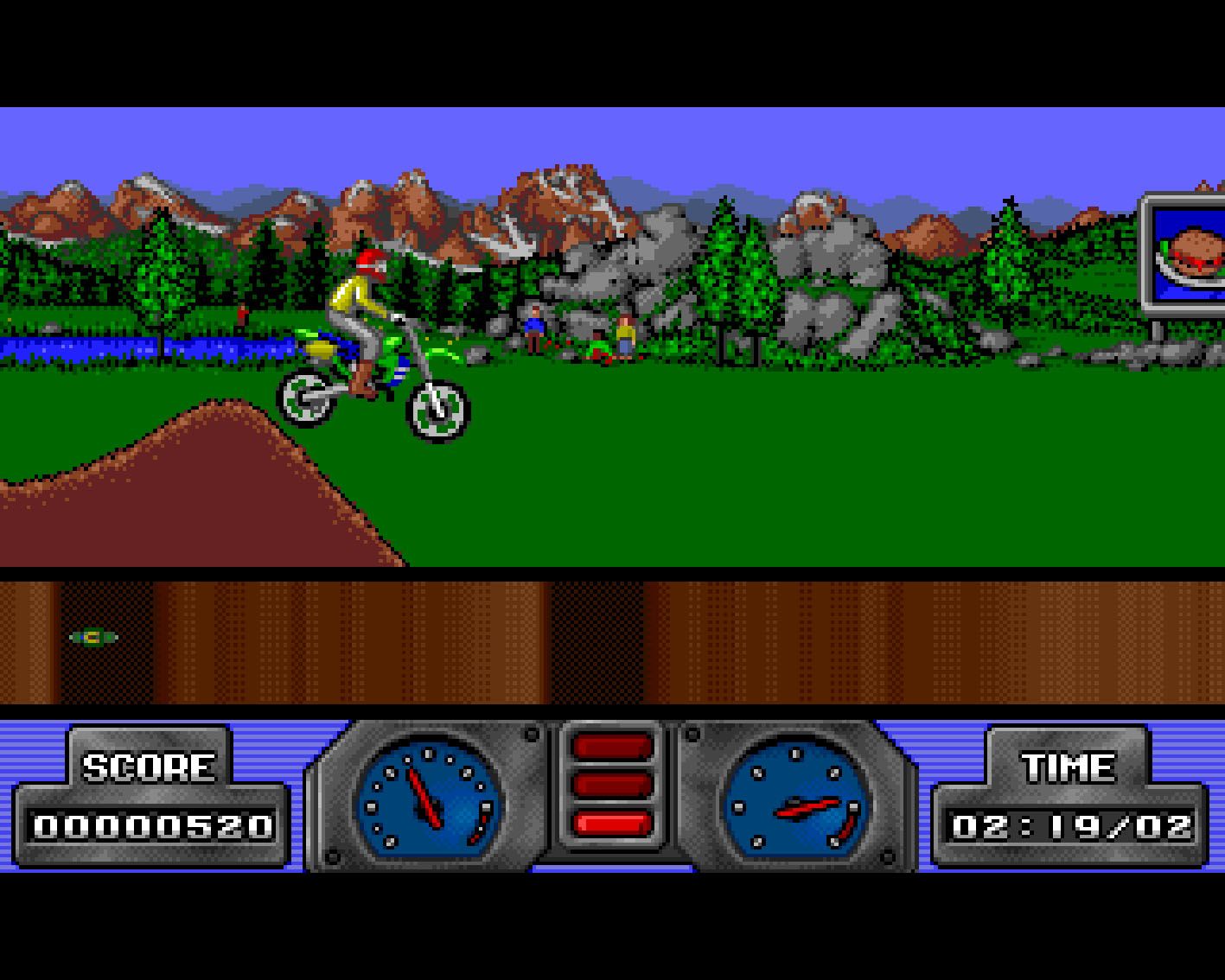Click the overhead track minimap strip

(x=612, y=641)
